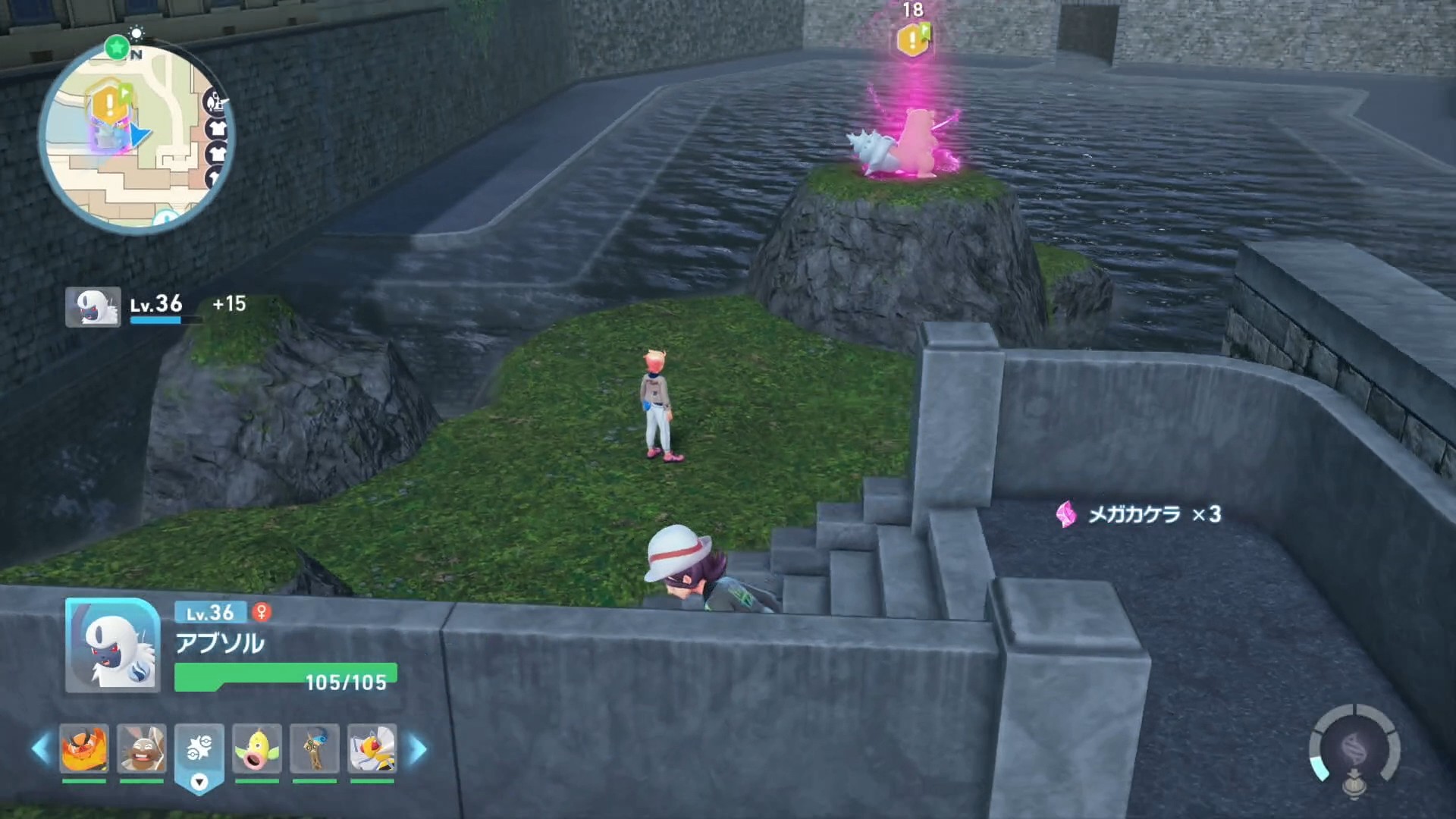Viewport: 1456px width, 819px height.
Task: Choose the Honedge sword party slot
Action: pos(314,748)
